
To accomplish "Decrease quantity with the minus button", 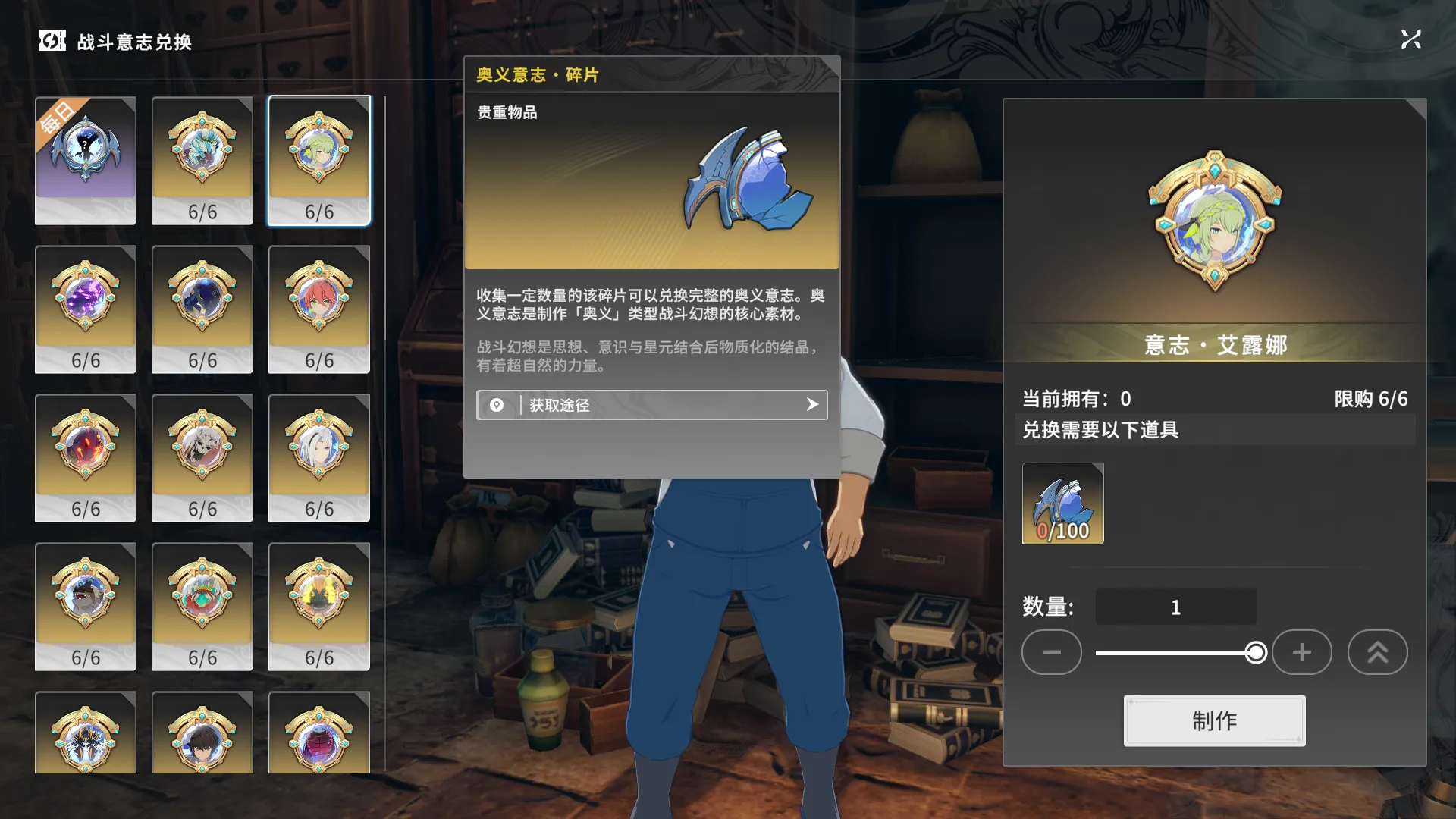I will pos(1051,652).
